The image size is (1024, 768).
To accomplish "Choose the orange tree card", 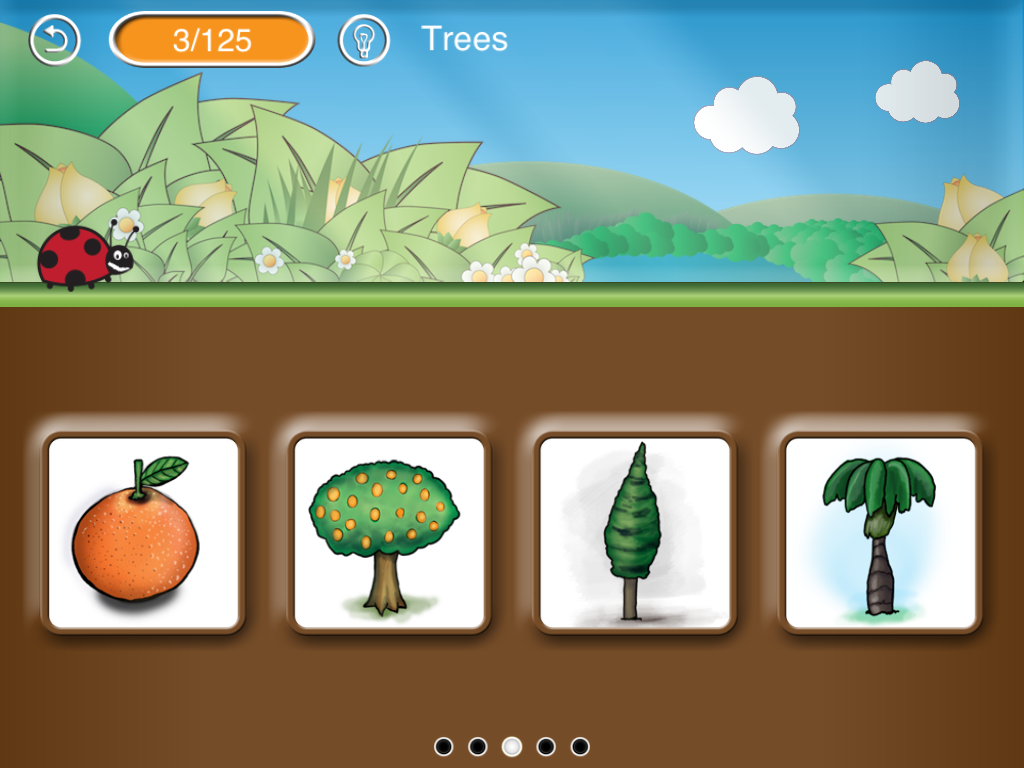I will (x=388, y=532).
